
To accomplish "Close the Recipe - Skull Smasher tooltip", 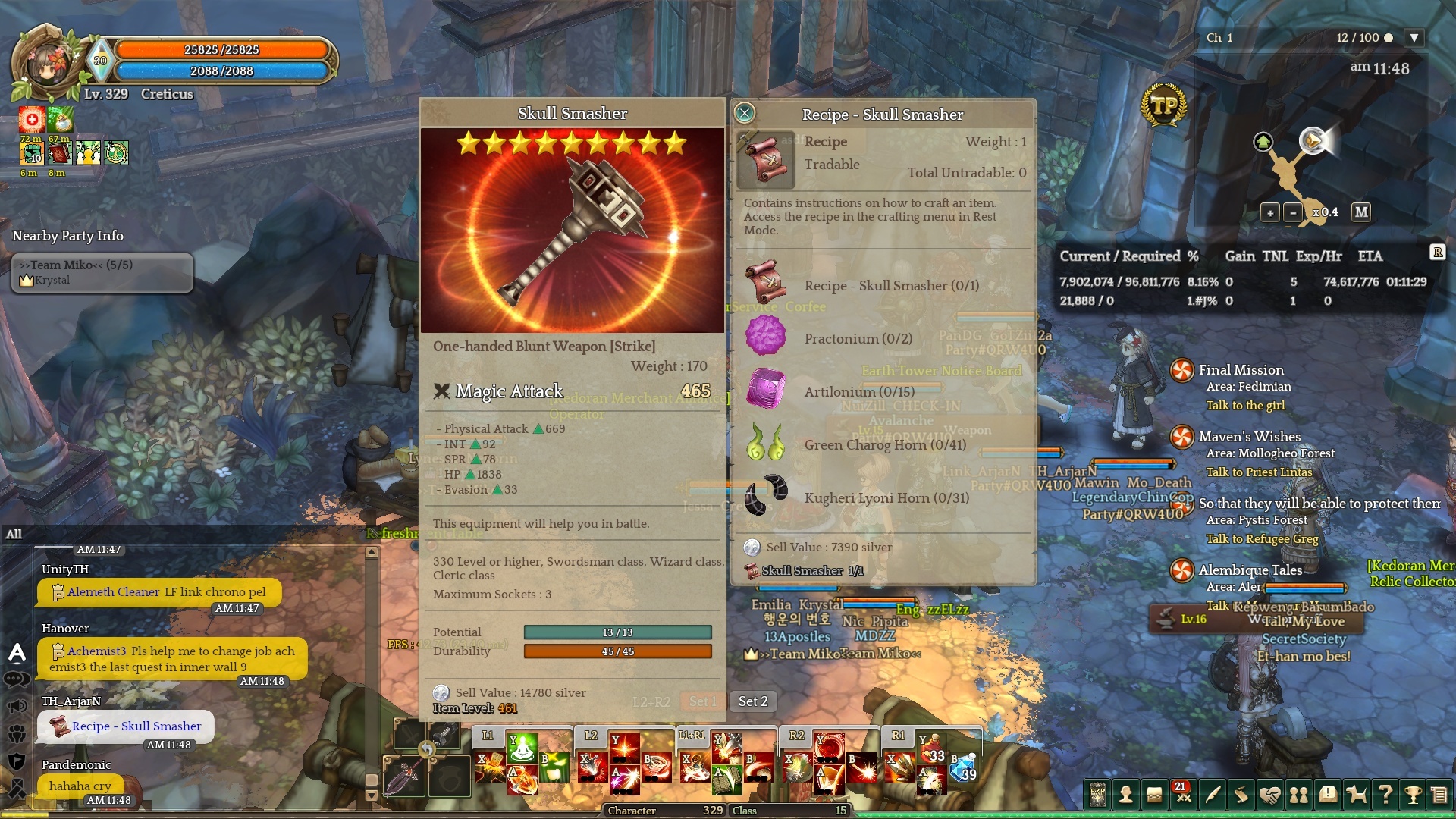I will [745, 113].
